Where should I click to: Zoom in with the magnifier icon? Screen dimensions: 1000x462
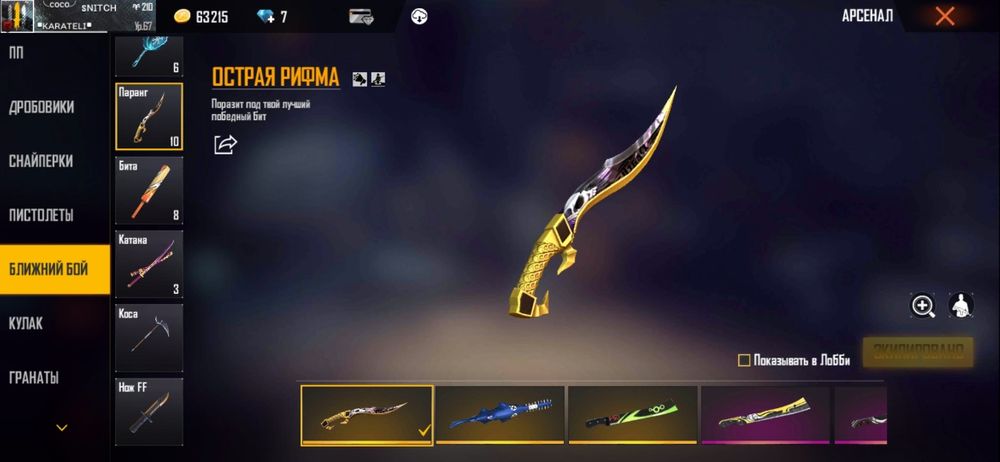pyautogui.click(x=922, y=306)
